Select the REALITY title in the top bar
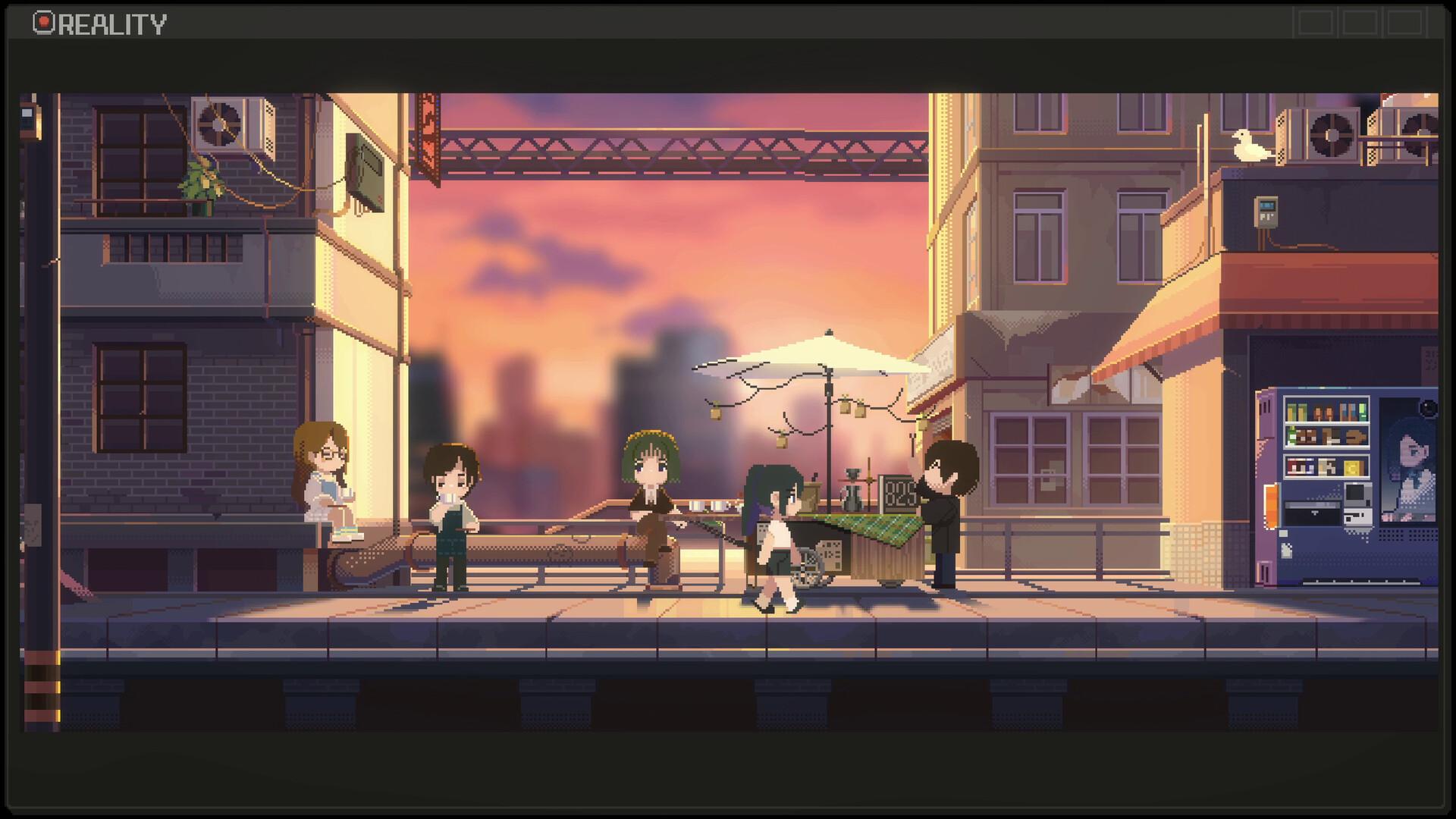The image size is (1456, 819). coord(114,23)
